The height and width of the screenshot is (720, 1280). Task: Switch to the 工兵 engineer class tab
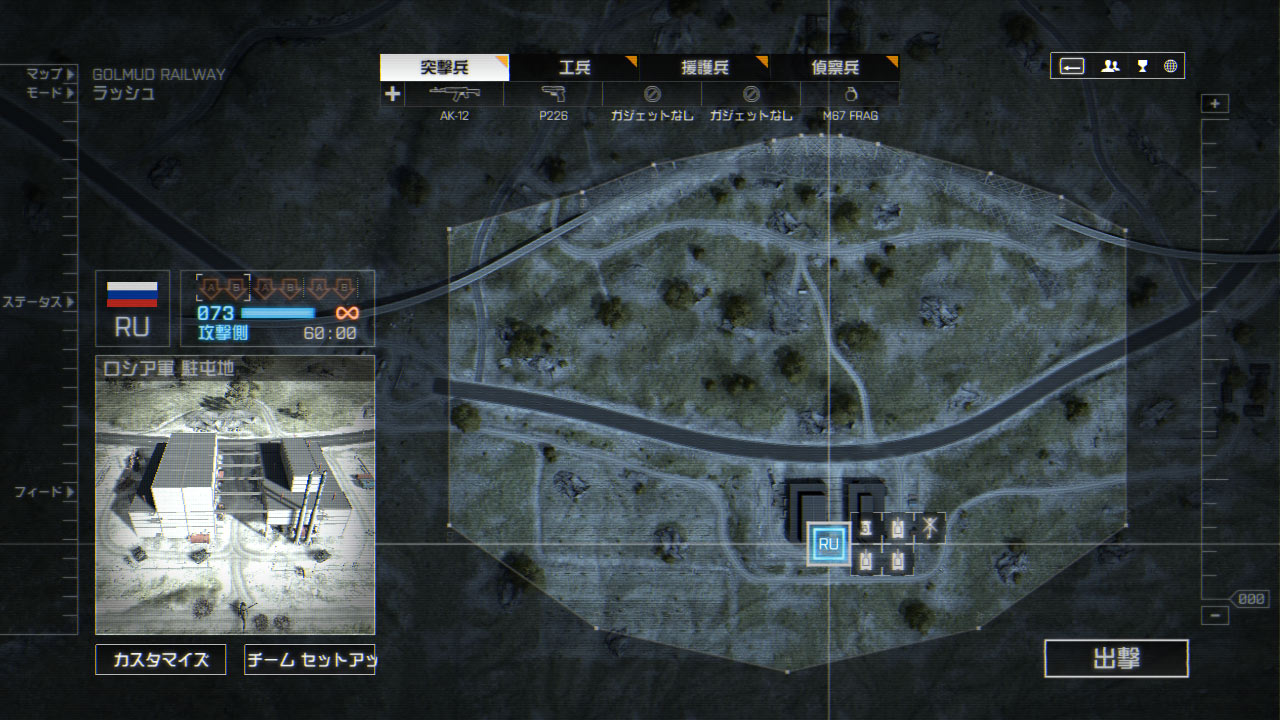(x=574, y=68)
